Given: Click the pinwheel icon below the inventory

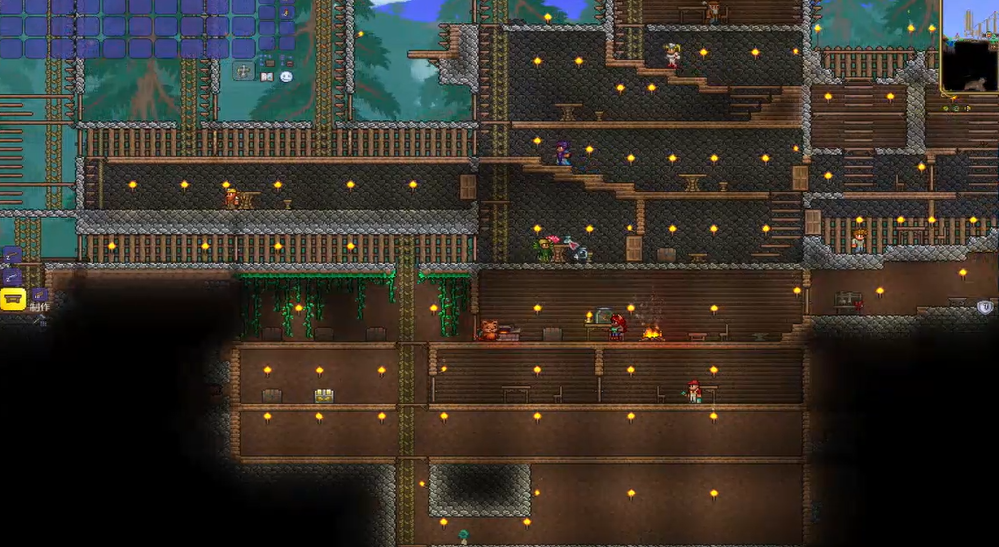Looking at the screenshot, I should pos(243,71).
